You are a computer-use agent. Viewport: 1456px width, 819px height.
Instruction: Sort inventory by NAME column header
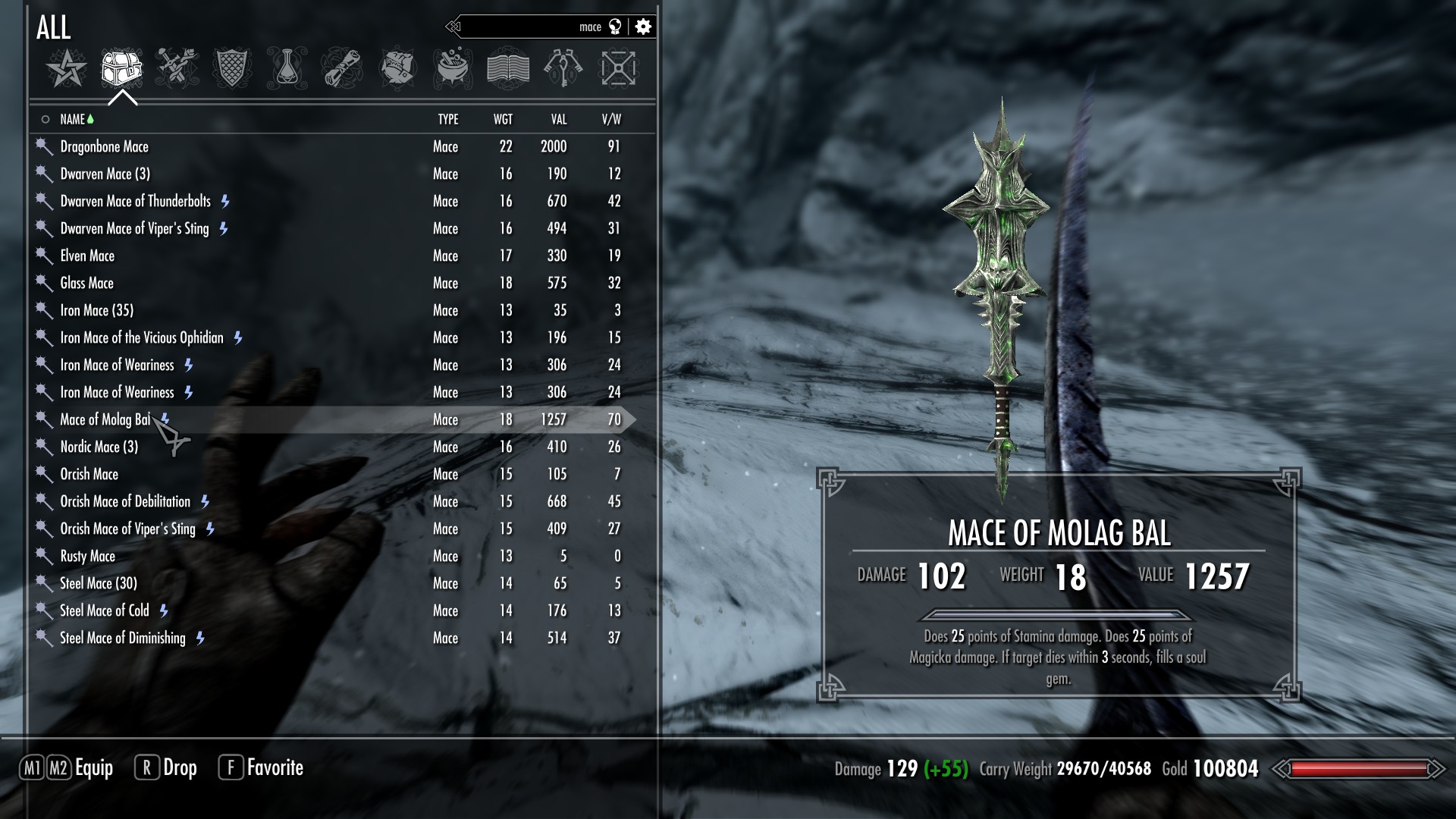(73, 119)
